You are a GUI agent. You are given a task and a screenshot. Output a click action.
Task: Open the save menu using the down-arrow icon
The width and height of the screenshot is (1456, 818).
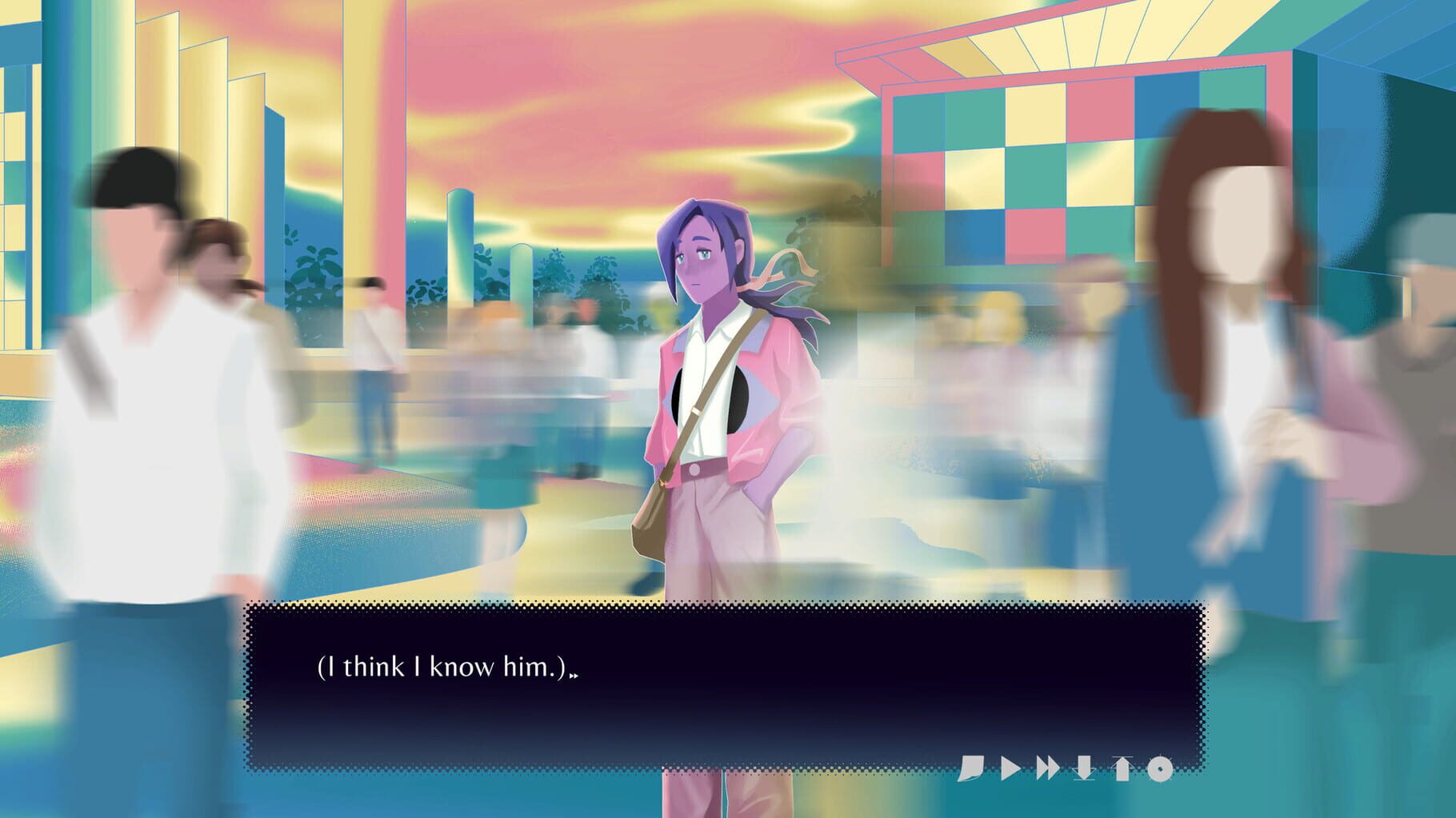pyautogui.click(x=1084, y=768)
